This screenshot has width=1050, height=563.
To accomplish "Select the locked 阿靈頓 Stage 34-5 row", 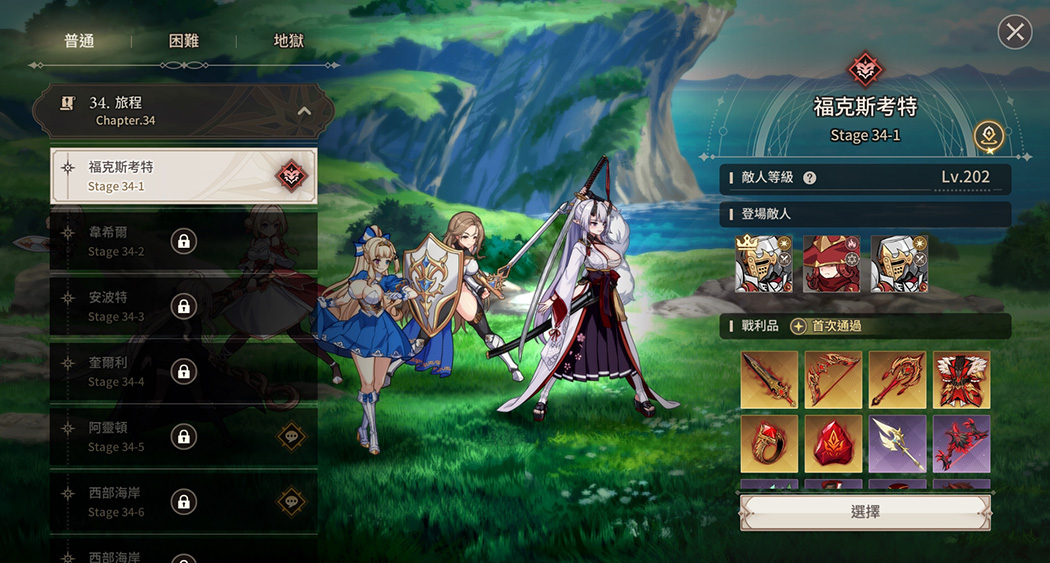I will tap(183, 436).
